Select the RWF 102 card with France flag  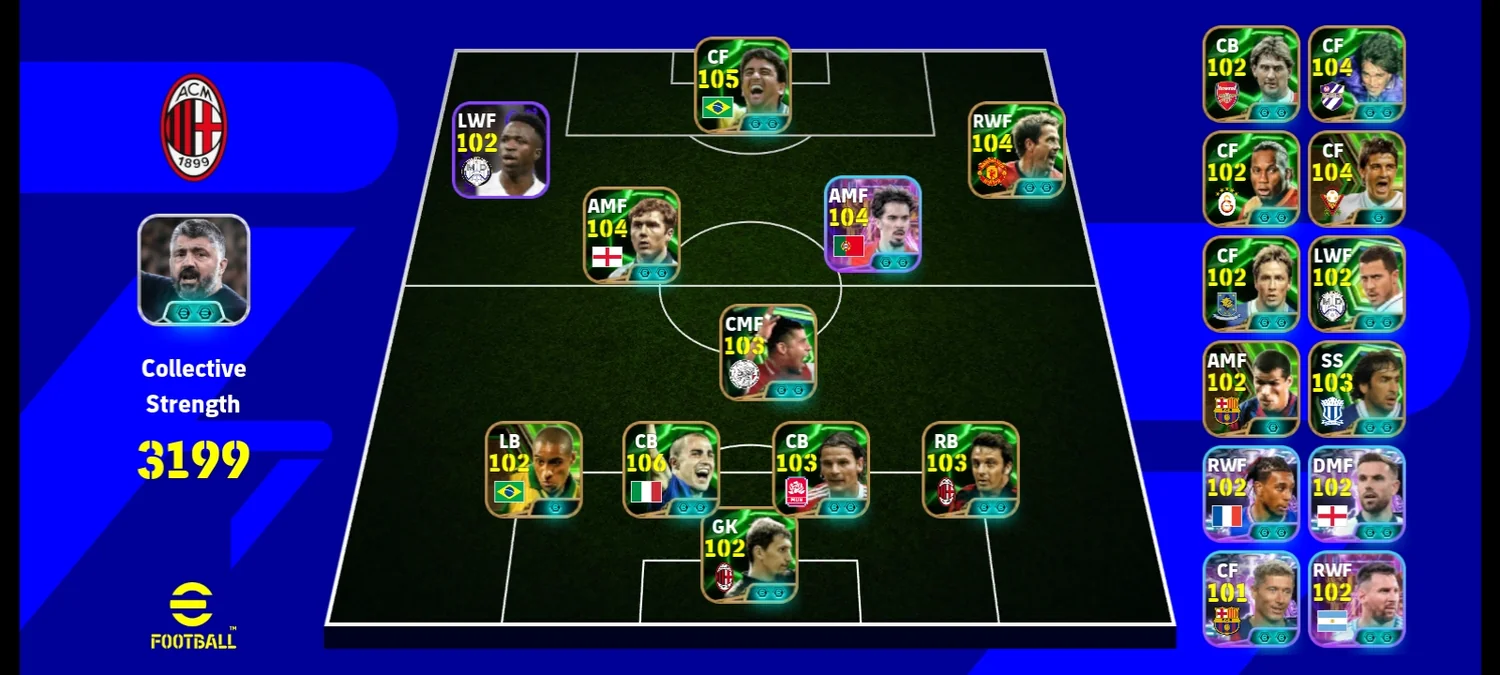click(x=1251, y=494)
